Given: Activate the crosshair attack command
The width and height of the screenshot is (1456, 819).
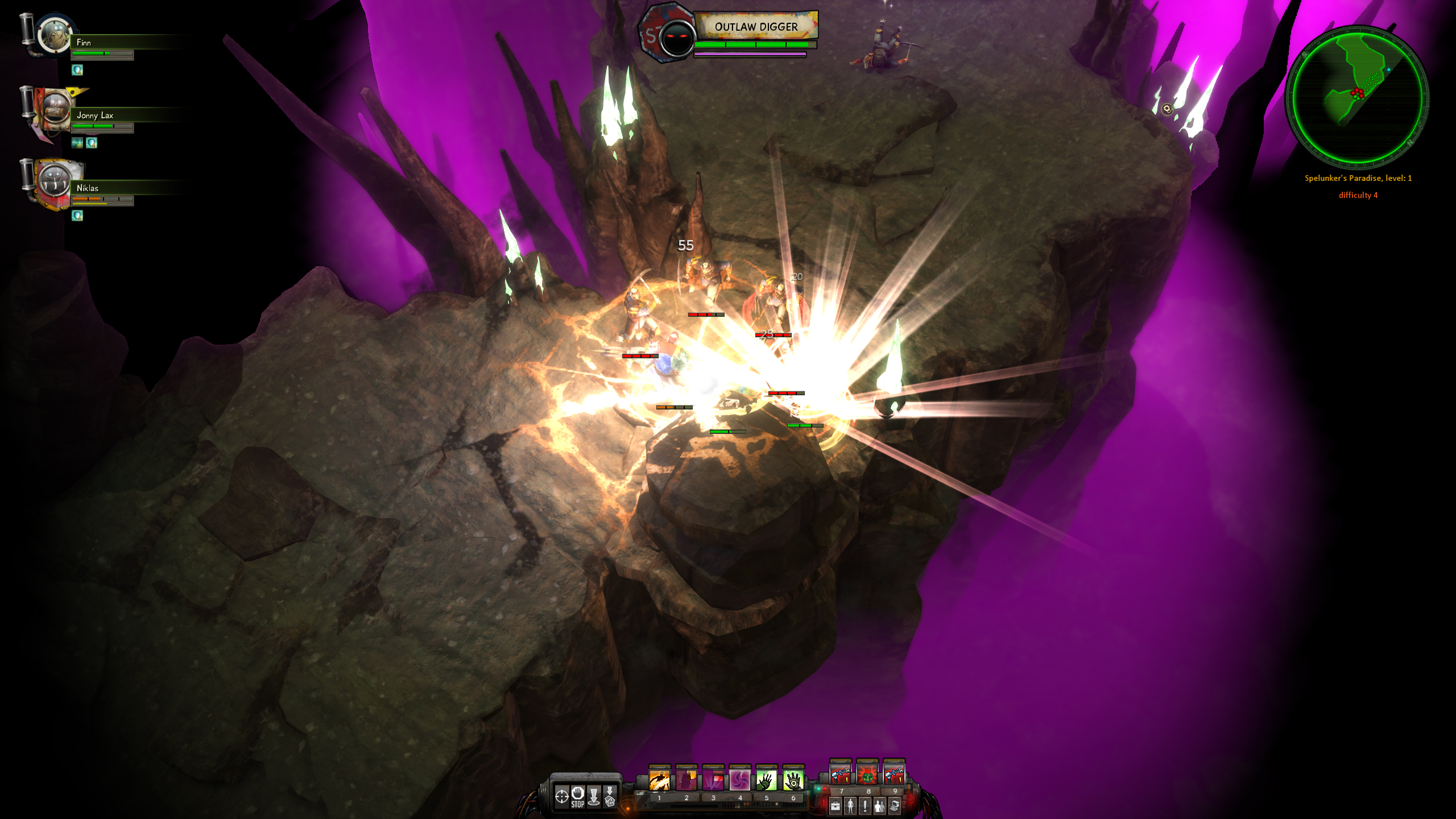Looking at the screenshot, I should click(561, 796).
